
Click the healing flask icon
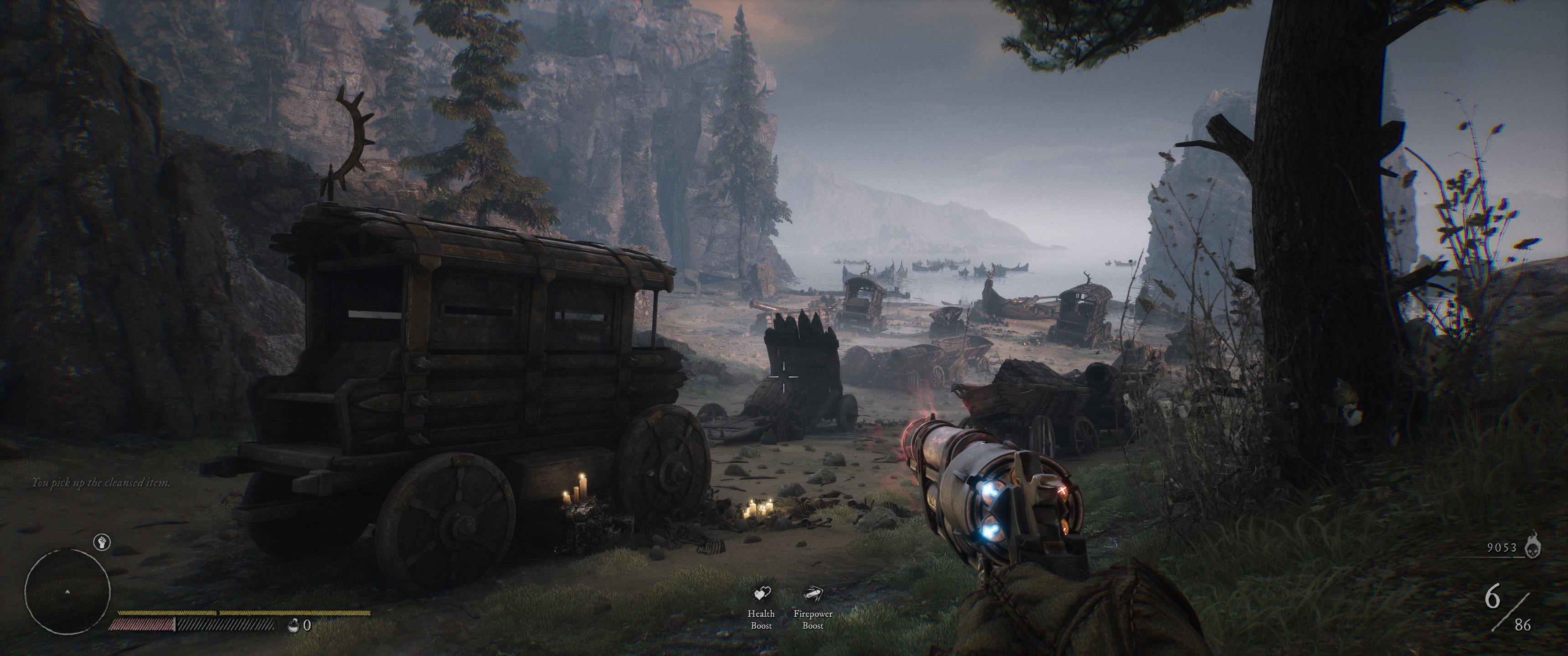point(294,625)
